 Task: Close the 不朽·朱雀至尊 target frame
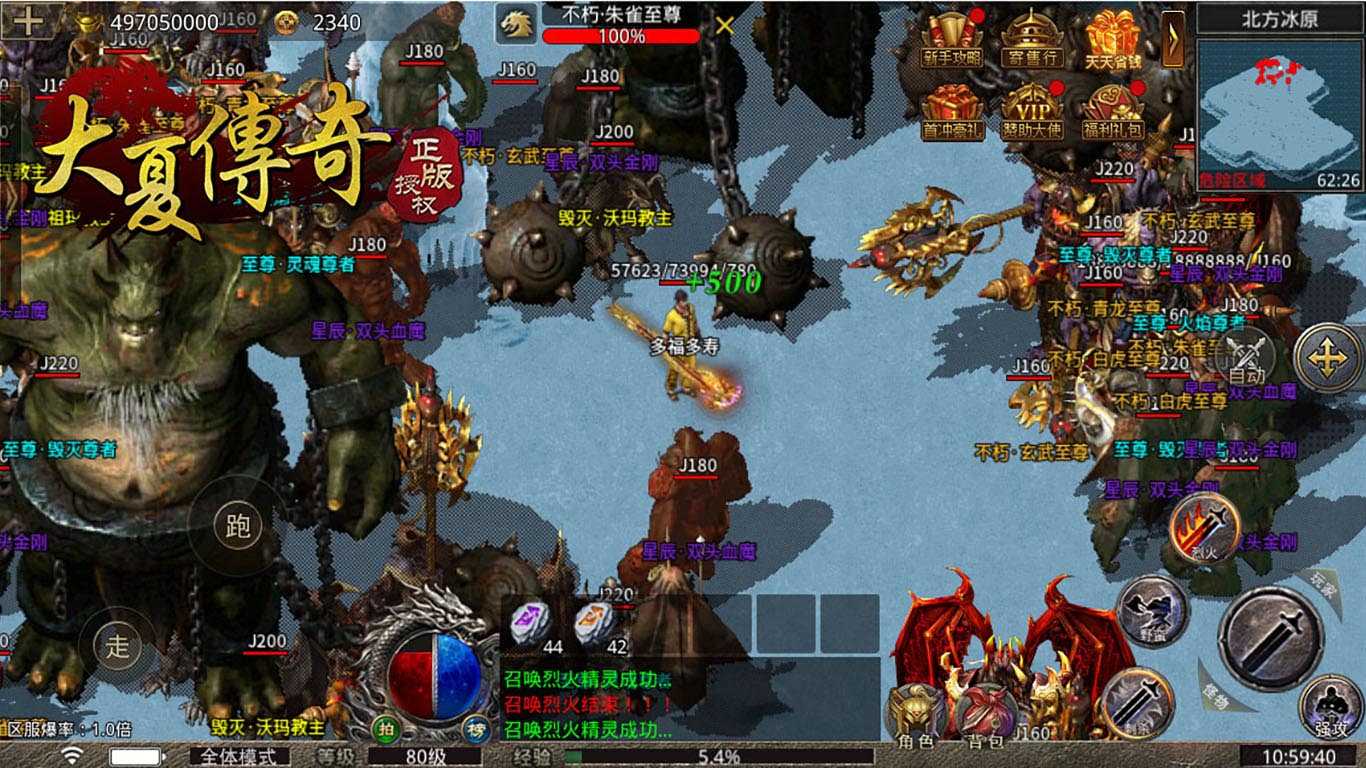725,26
